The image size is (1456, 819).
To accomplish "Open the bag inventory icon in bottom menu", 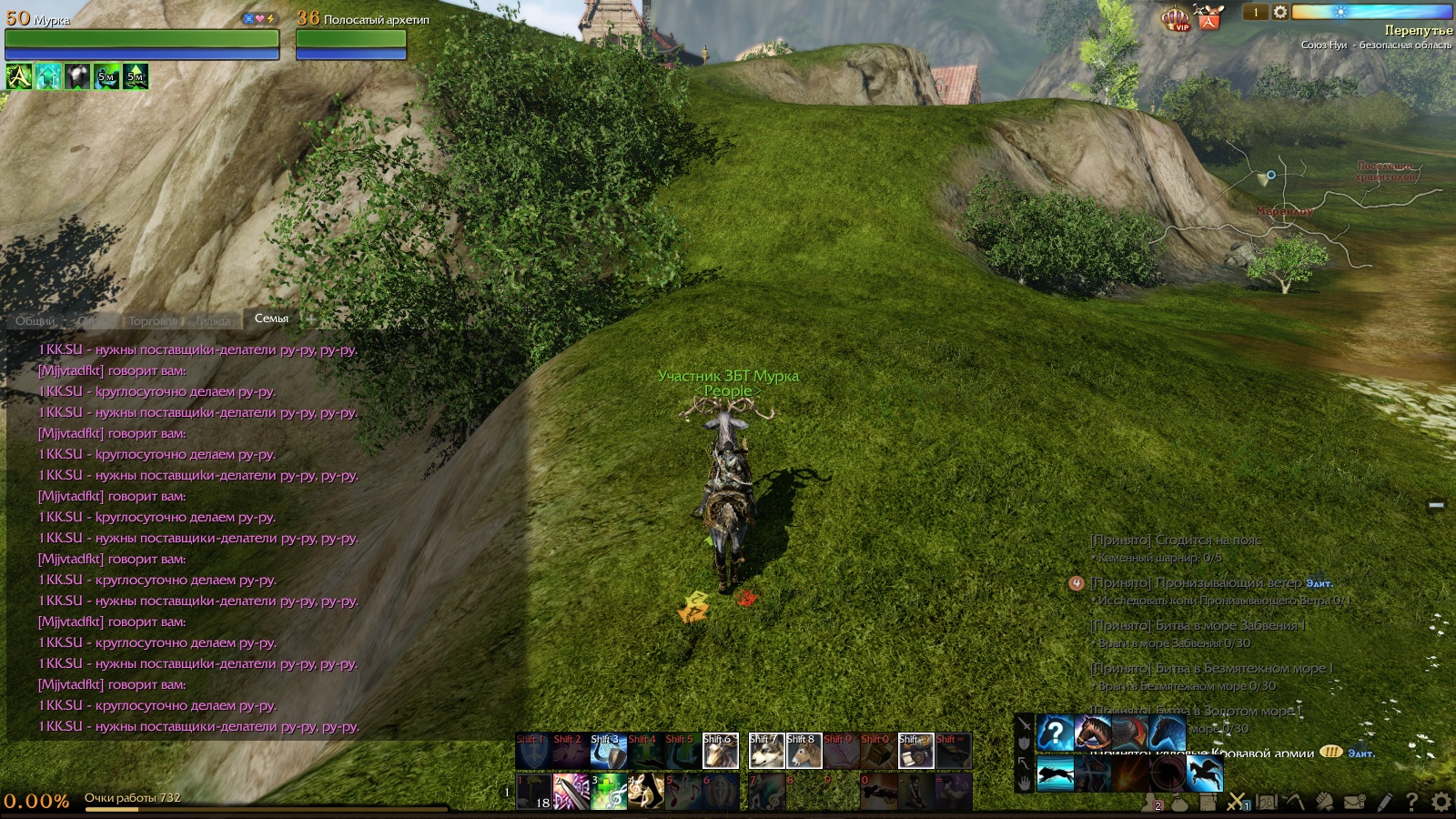I will 1179,803.
